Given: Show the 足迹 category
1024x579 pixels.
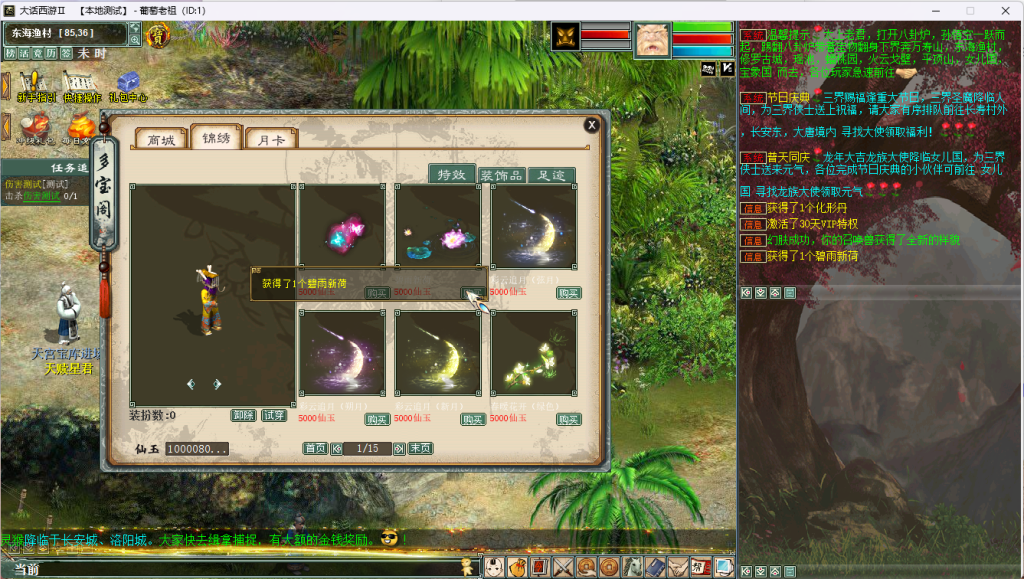Looking at the screenshot, I should (x=551, y=175).
